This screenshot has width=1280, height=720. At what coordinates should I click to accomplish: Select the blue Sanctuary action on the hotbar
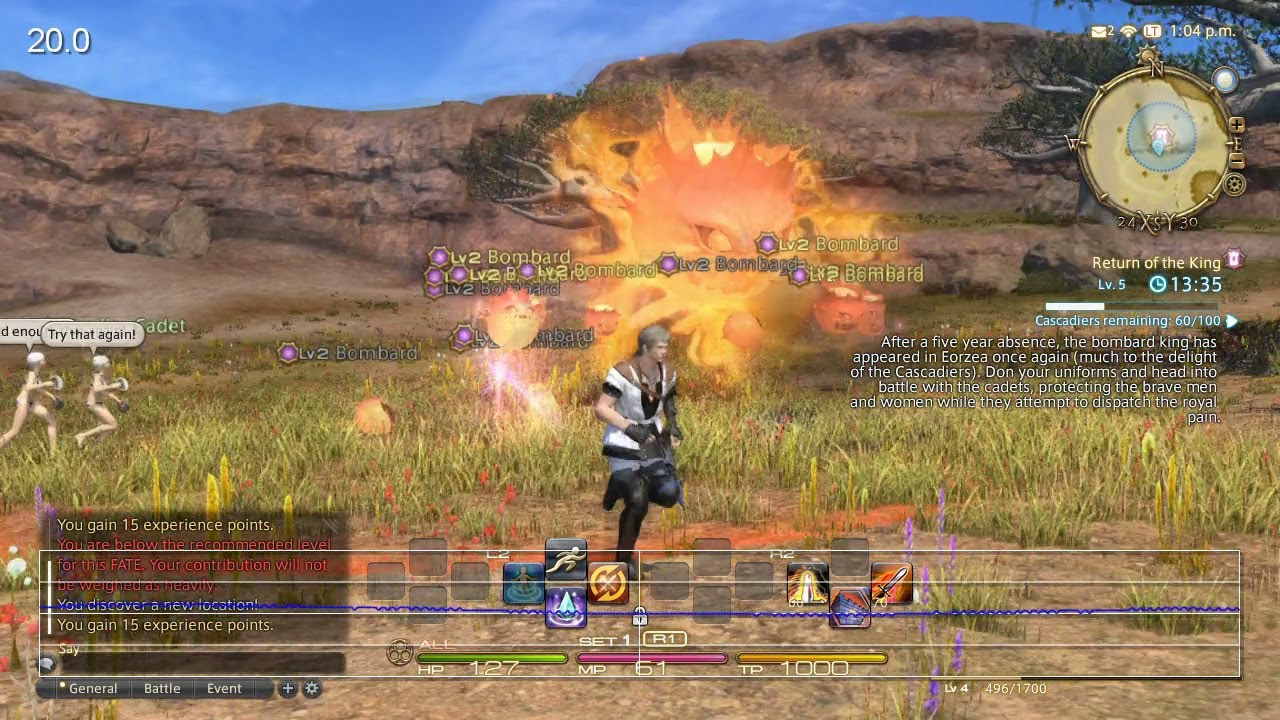coord(523,582)
